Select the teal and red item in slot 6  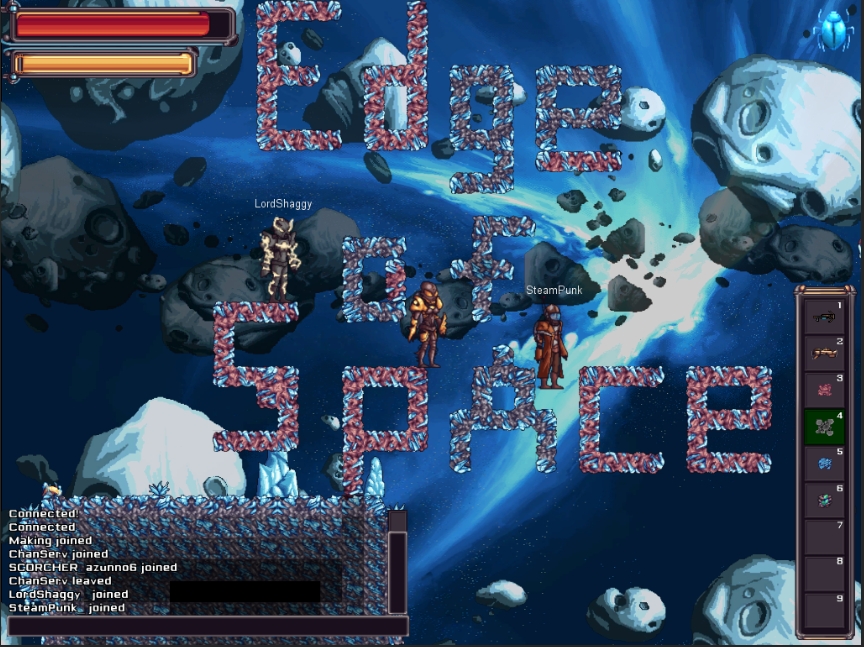[825, 498]
